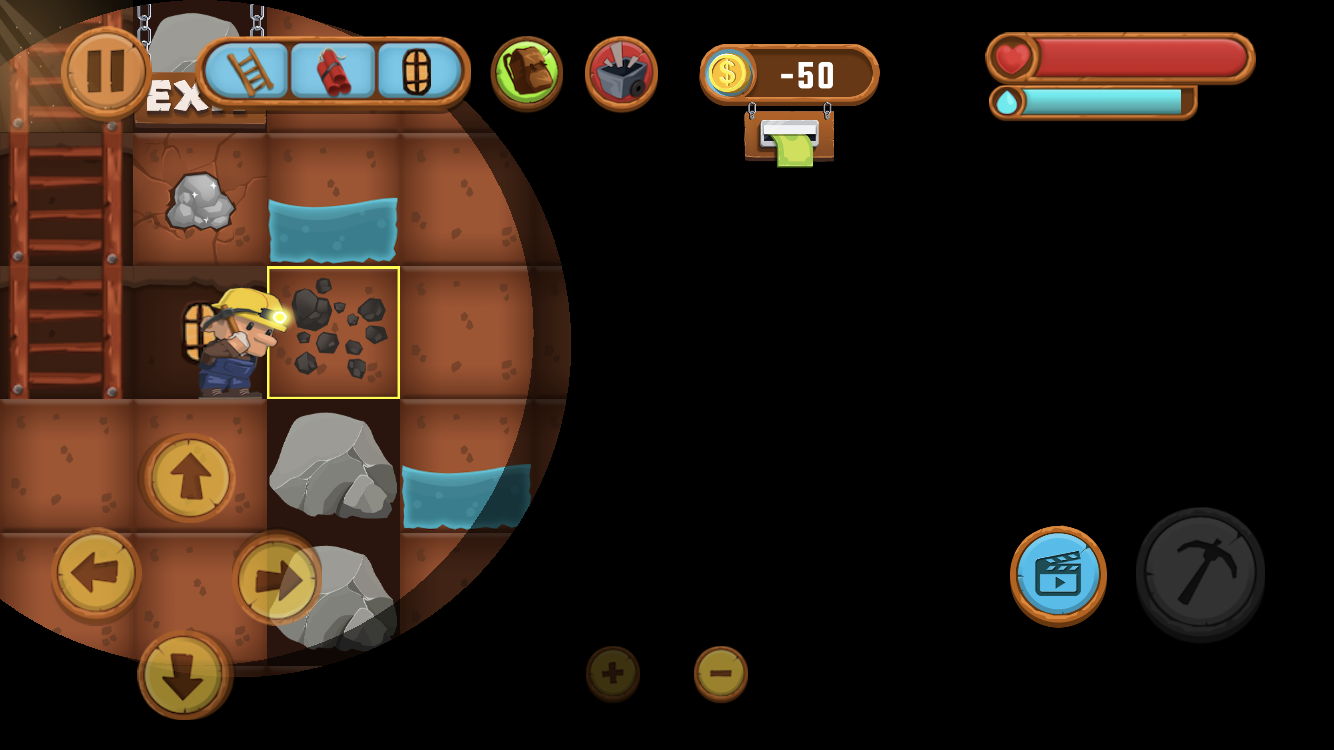Screen dimensions: 1334x750
Task: Open the backpack inventory
Action: 526,72
